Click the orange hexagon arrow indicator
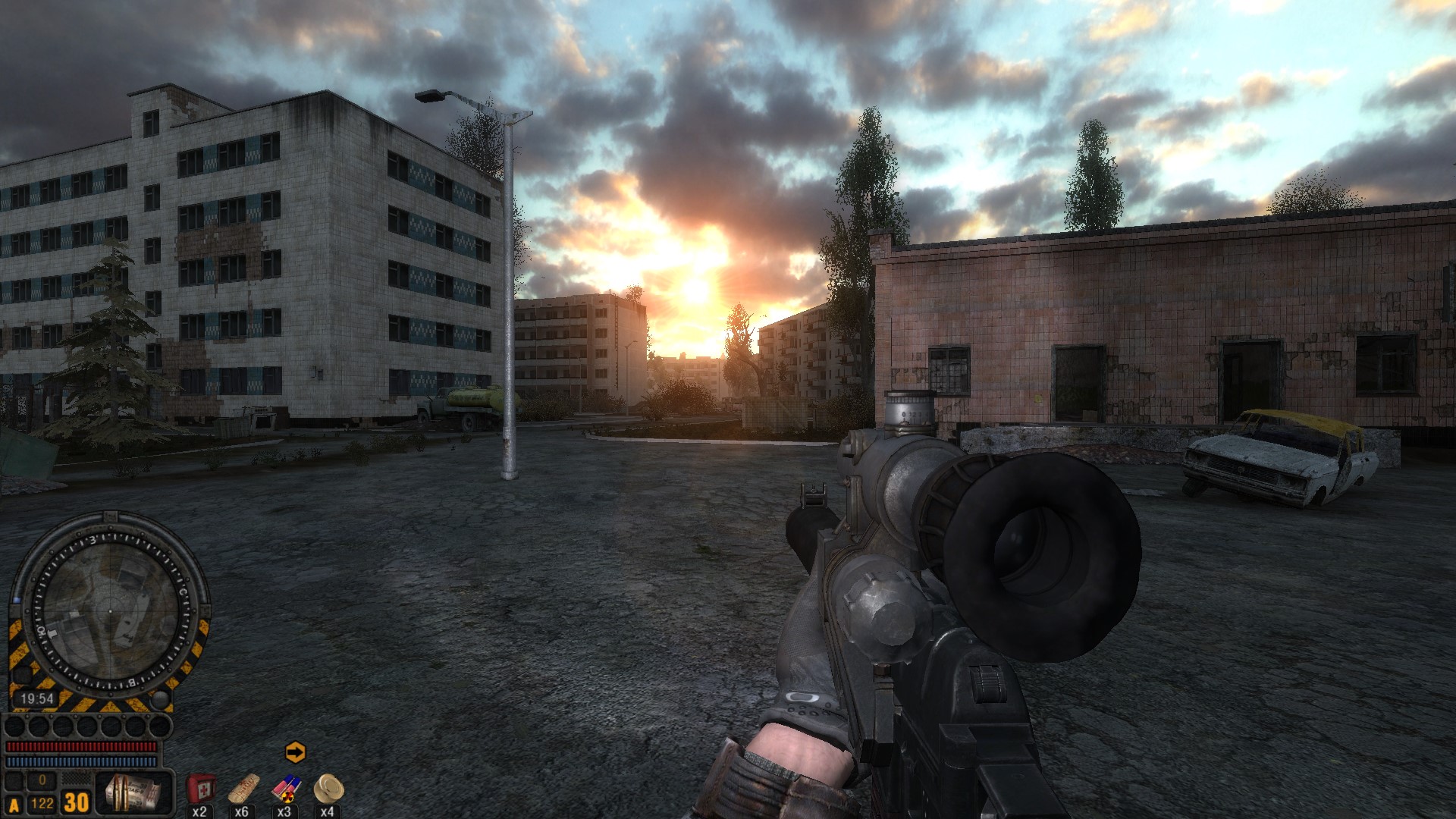Viewport: 1456px width, 819px height. tap(295, 752)
